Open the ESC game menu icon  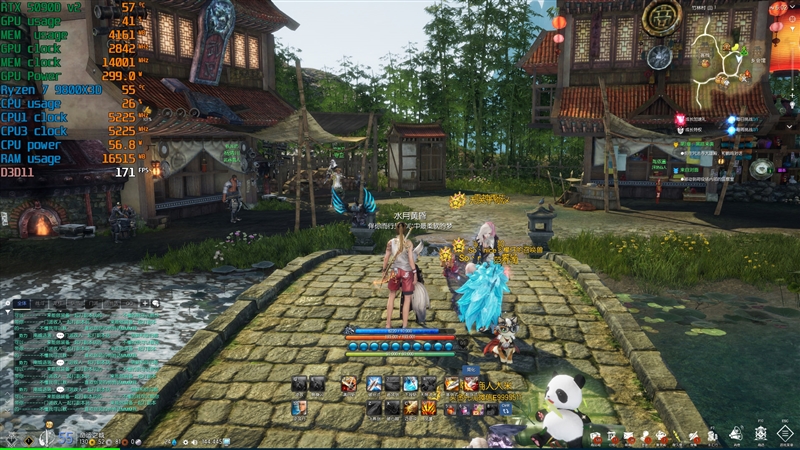point(787,433)
